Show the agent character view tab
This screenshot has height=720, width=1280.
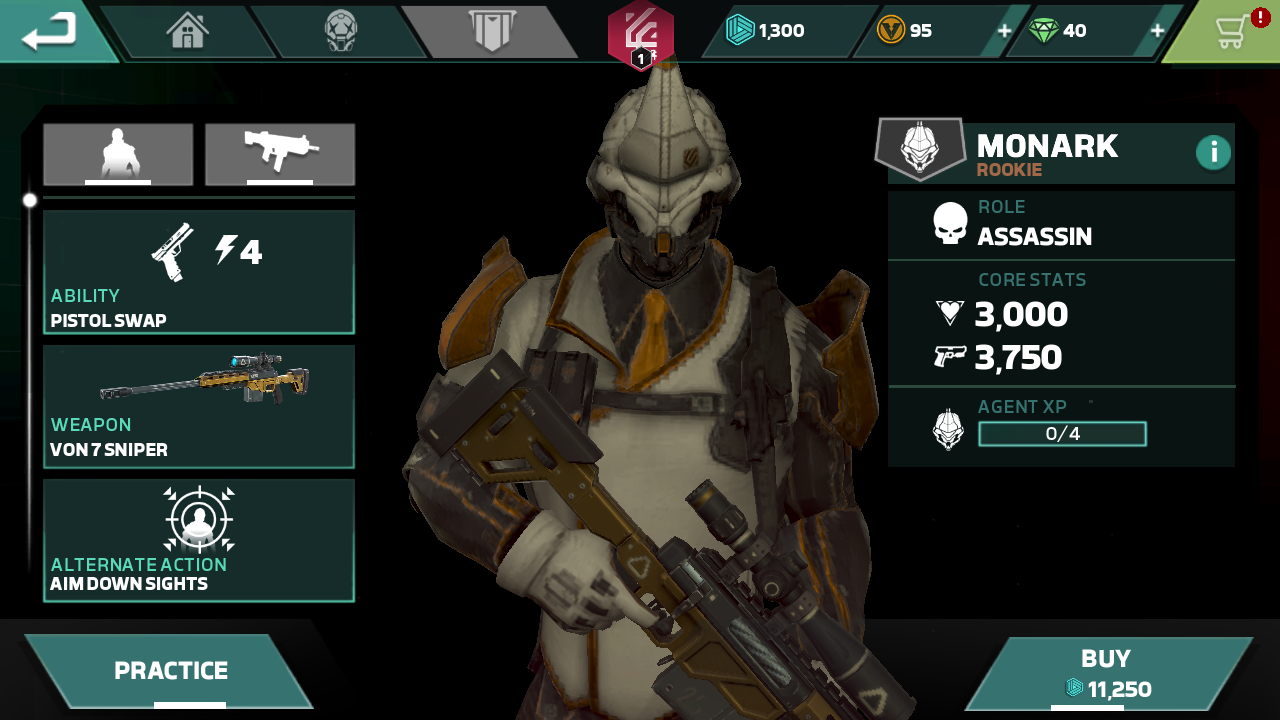(118, 154)
